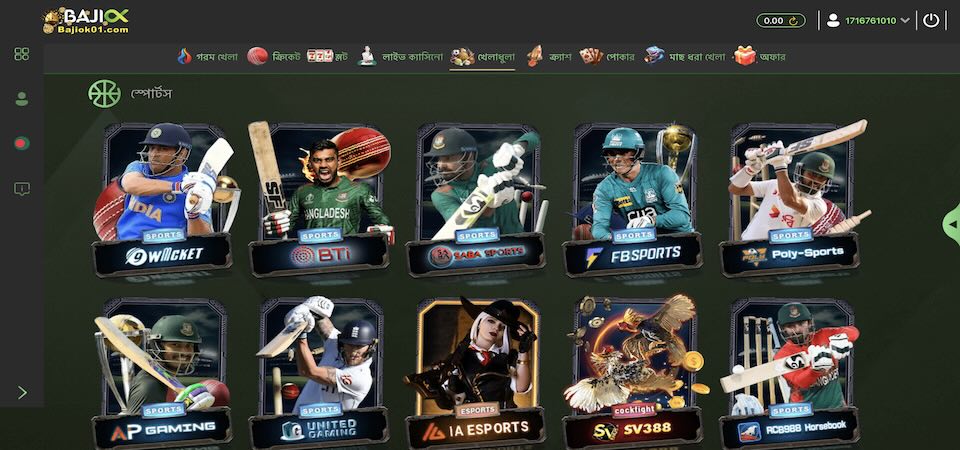960x450 pixels.
Task: Switch to the live casino dealer tab
Action: click(x=398, y=56)
